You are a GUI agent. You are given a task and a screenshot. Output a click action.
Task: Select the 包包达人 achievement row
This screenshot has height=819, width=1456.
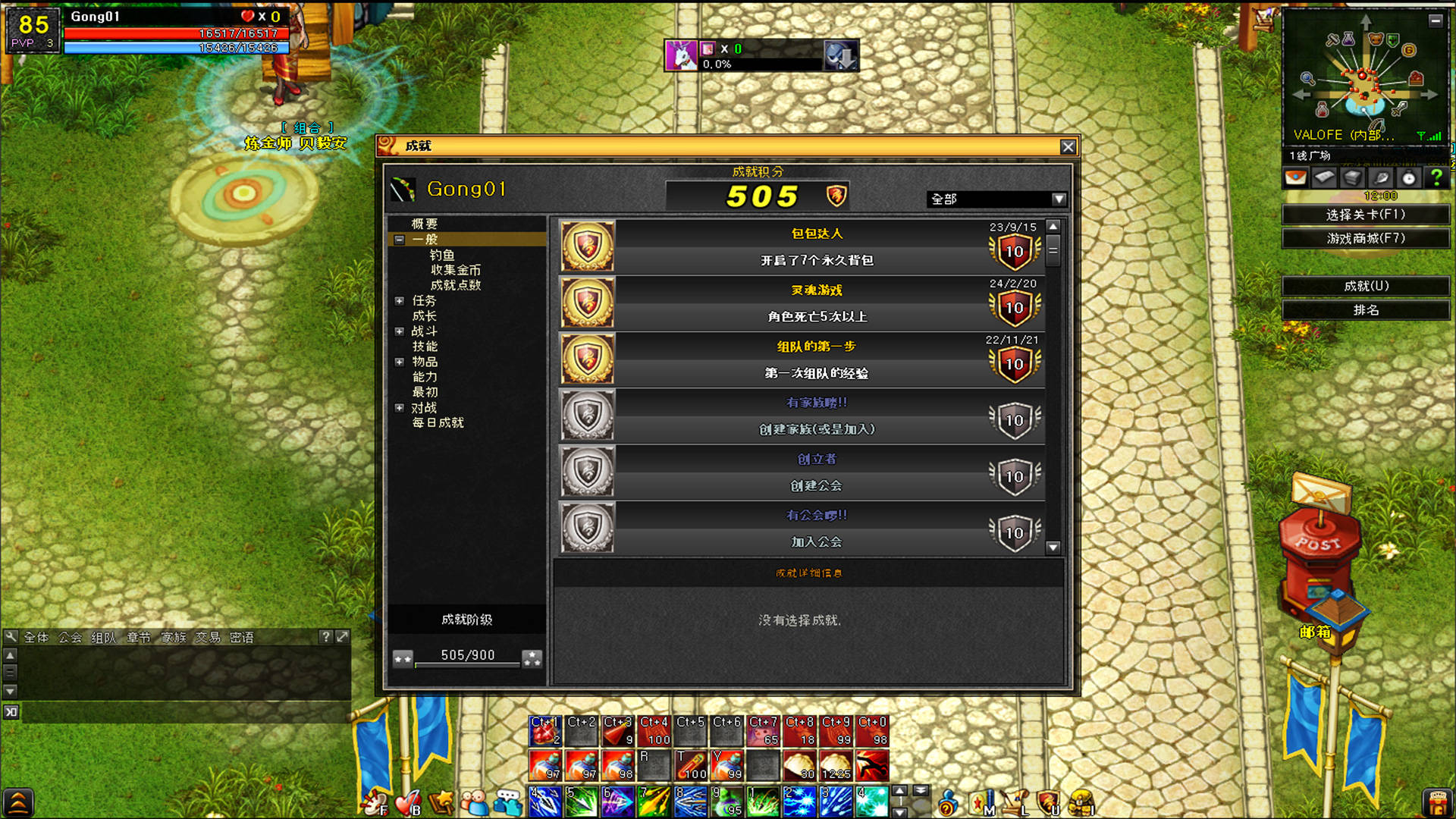pyautogui.click(x=816, y=246)
